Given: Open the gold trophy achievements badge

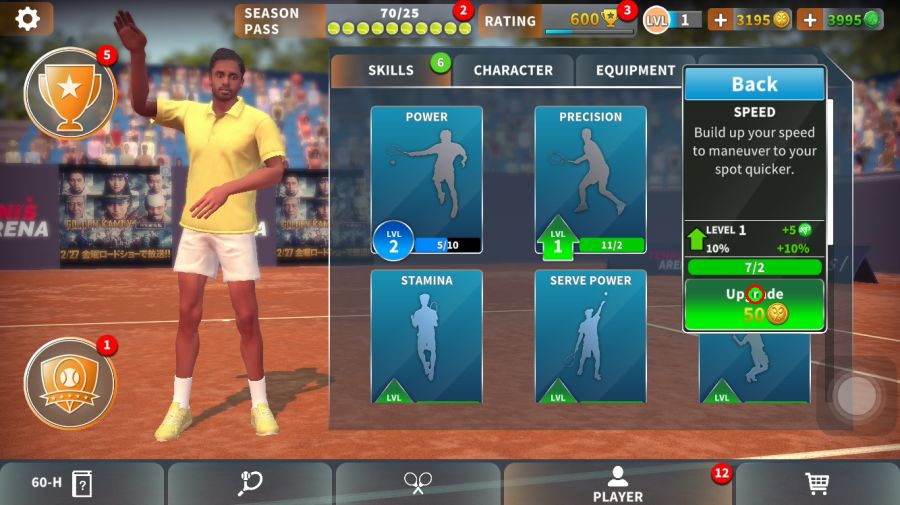Looking at the screenshot, I should tap(69, 93).
